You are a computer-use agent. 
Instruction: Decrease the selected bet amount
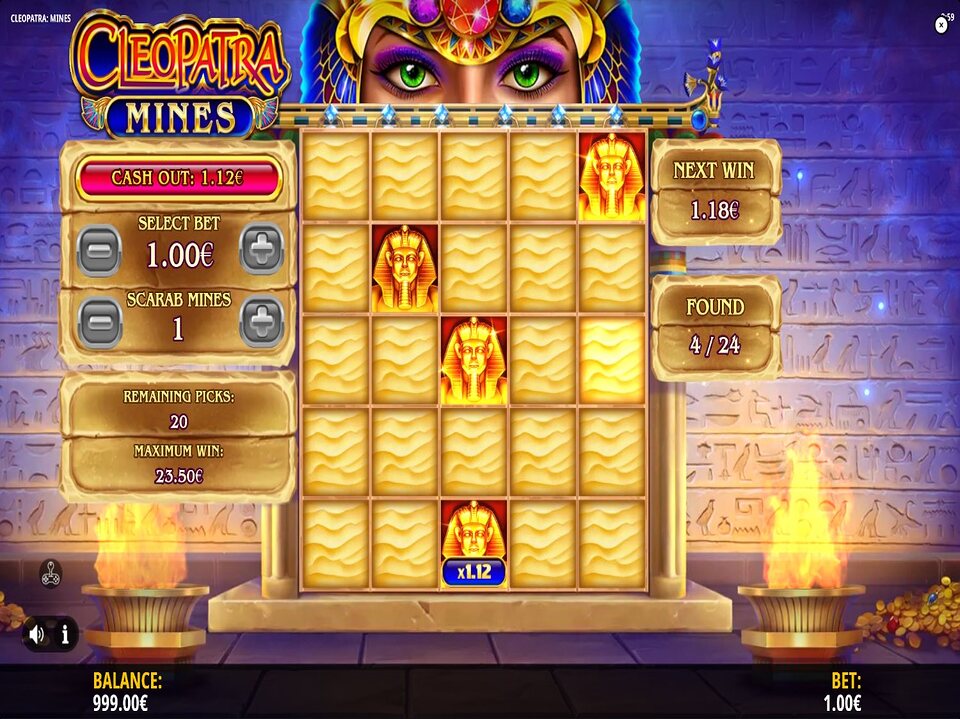[x=99, y=249]
